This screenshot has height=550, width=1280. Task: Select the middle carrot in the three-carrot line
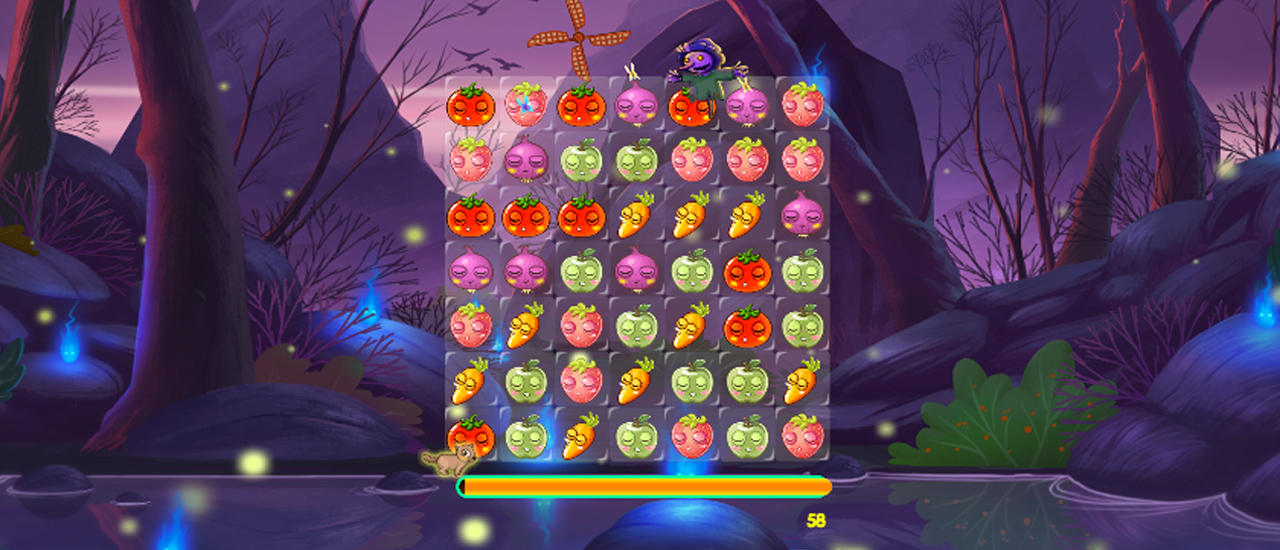click(x=692, y=215)
